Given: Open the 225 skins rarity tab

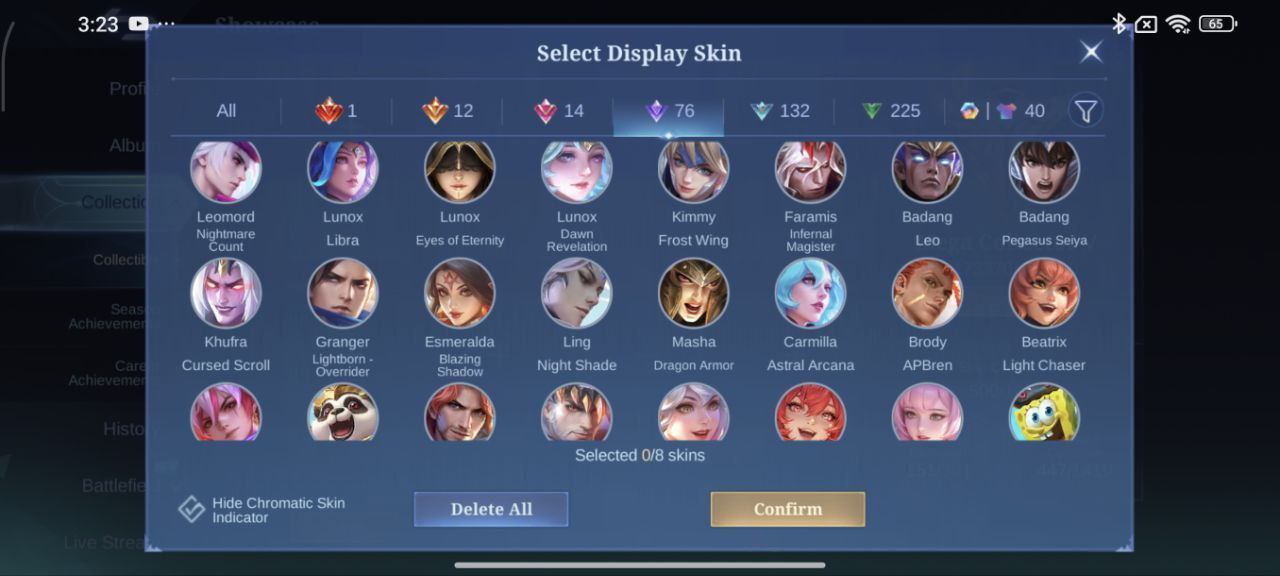Looking at the screenshot, I should (x=891, y=111).
